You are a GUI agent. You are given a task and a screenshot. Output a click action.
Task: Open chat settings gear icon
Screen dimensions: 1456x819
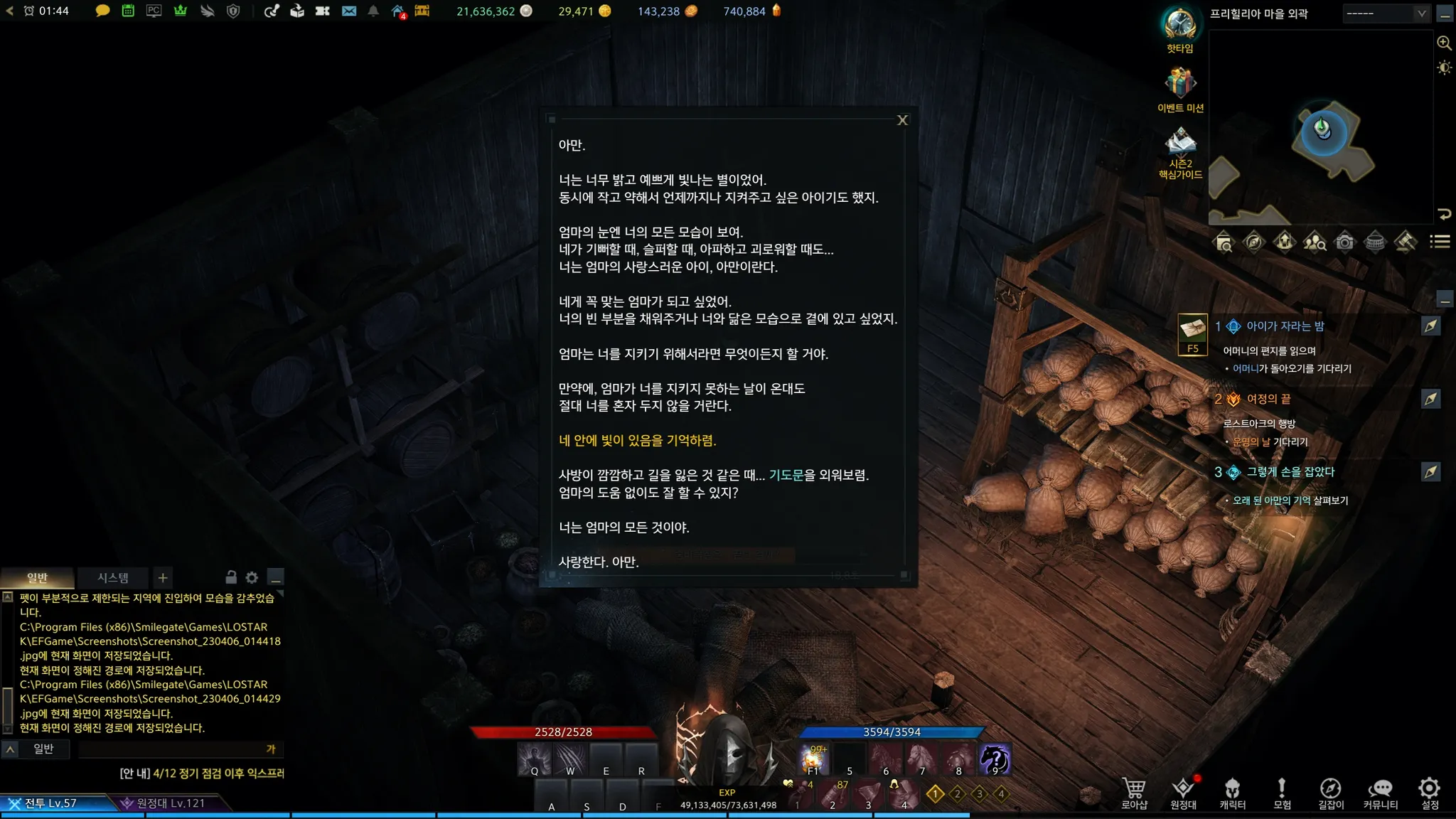click(x=252, y=577)
